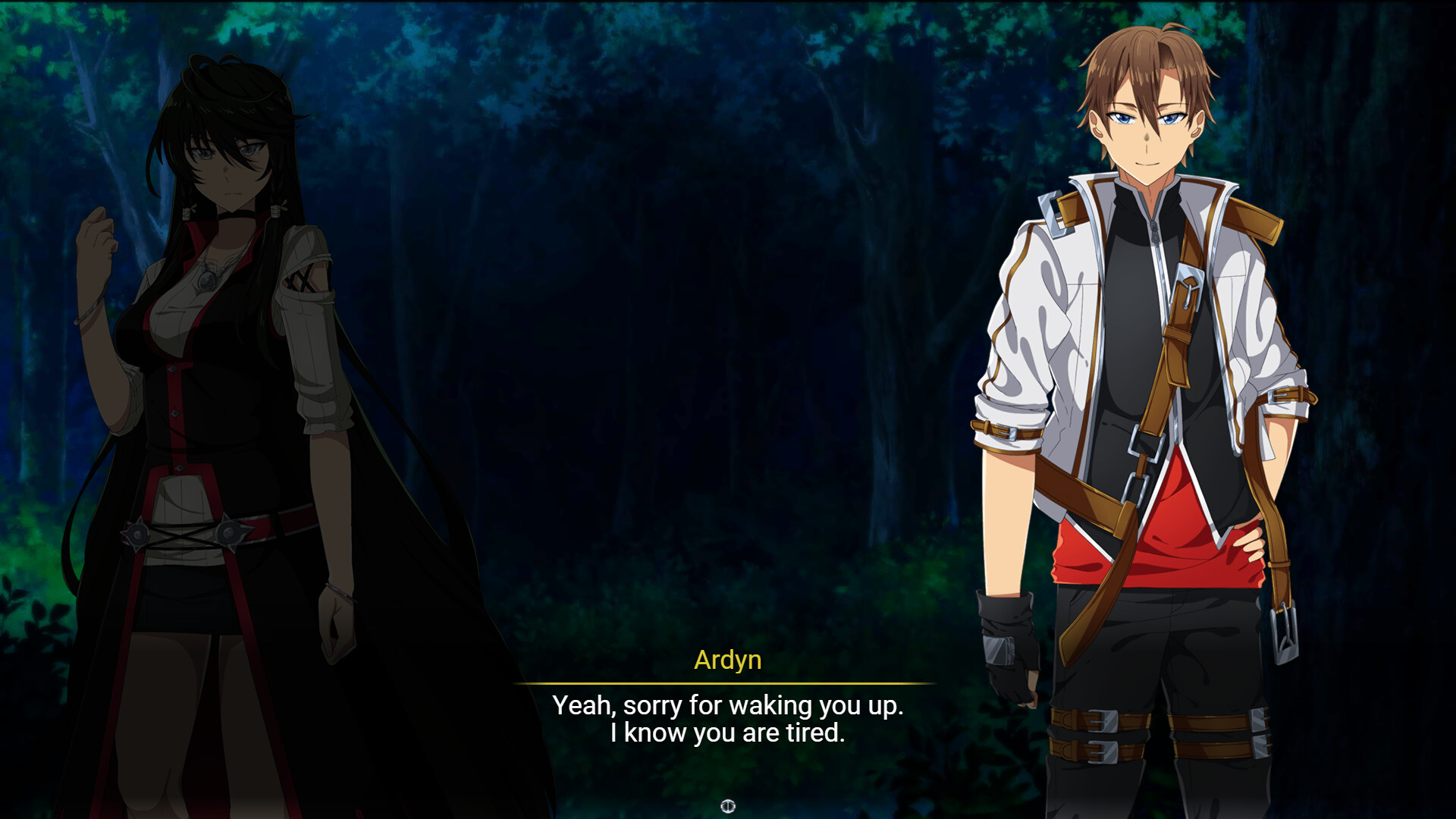Screen dimensions: 1456x819
Task: Click the wait-for-input icon below dialogue
Action: pos(727,807)
